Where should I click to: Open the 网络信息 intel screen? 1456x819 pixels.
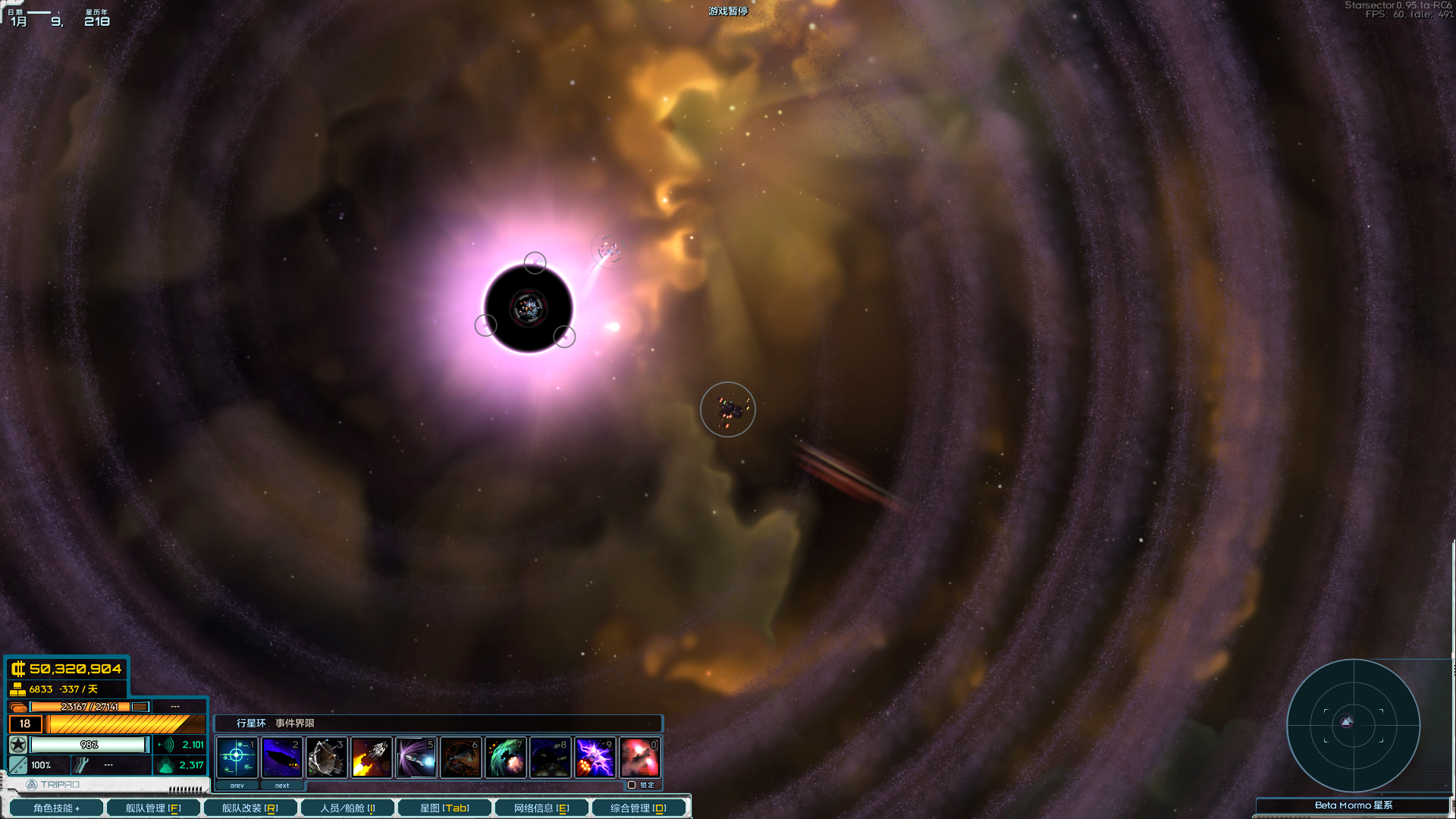(x=541, y=807)
